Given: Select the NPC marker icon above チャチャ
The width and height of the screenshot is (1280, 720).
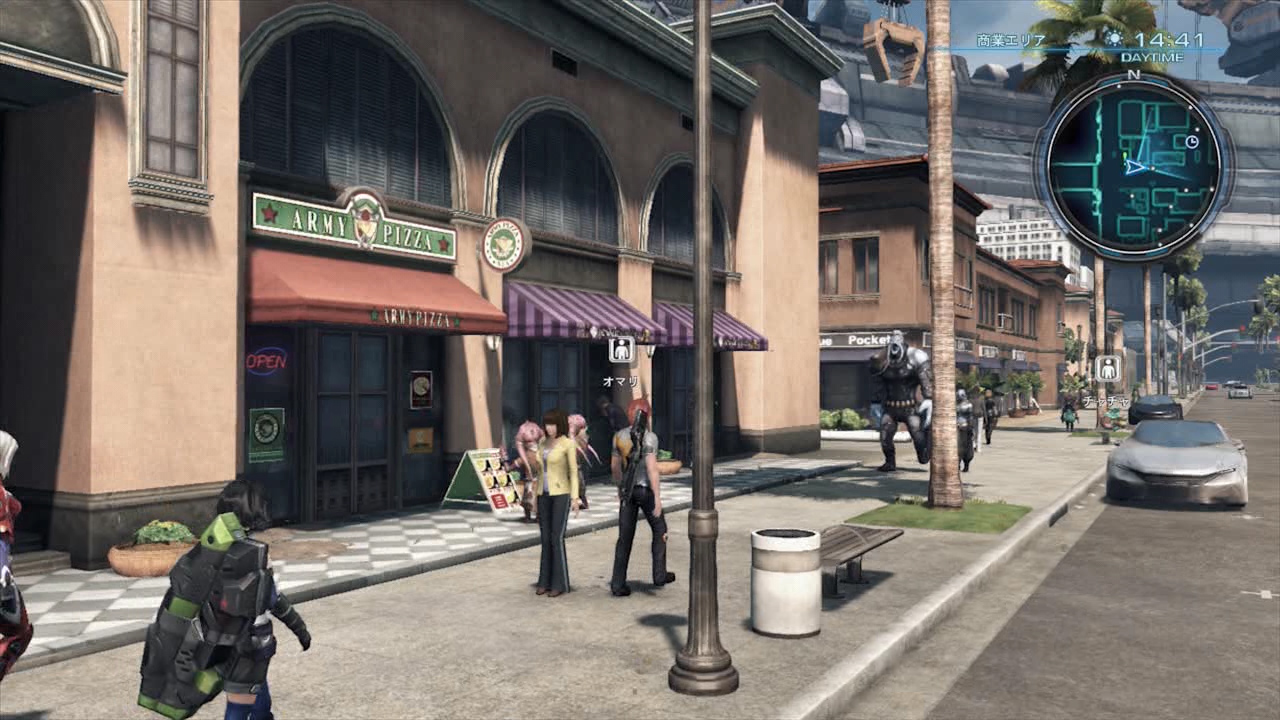Looking at the screenshot, I should click(1107, 368).
